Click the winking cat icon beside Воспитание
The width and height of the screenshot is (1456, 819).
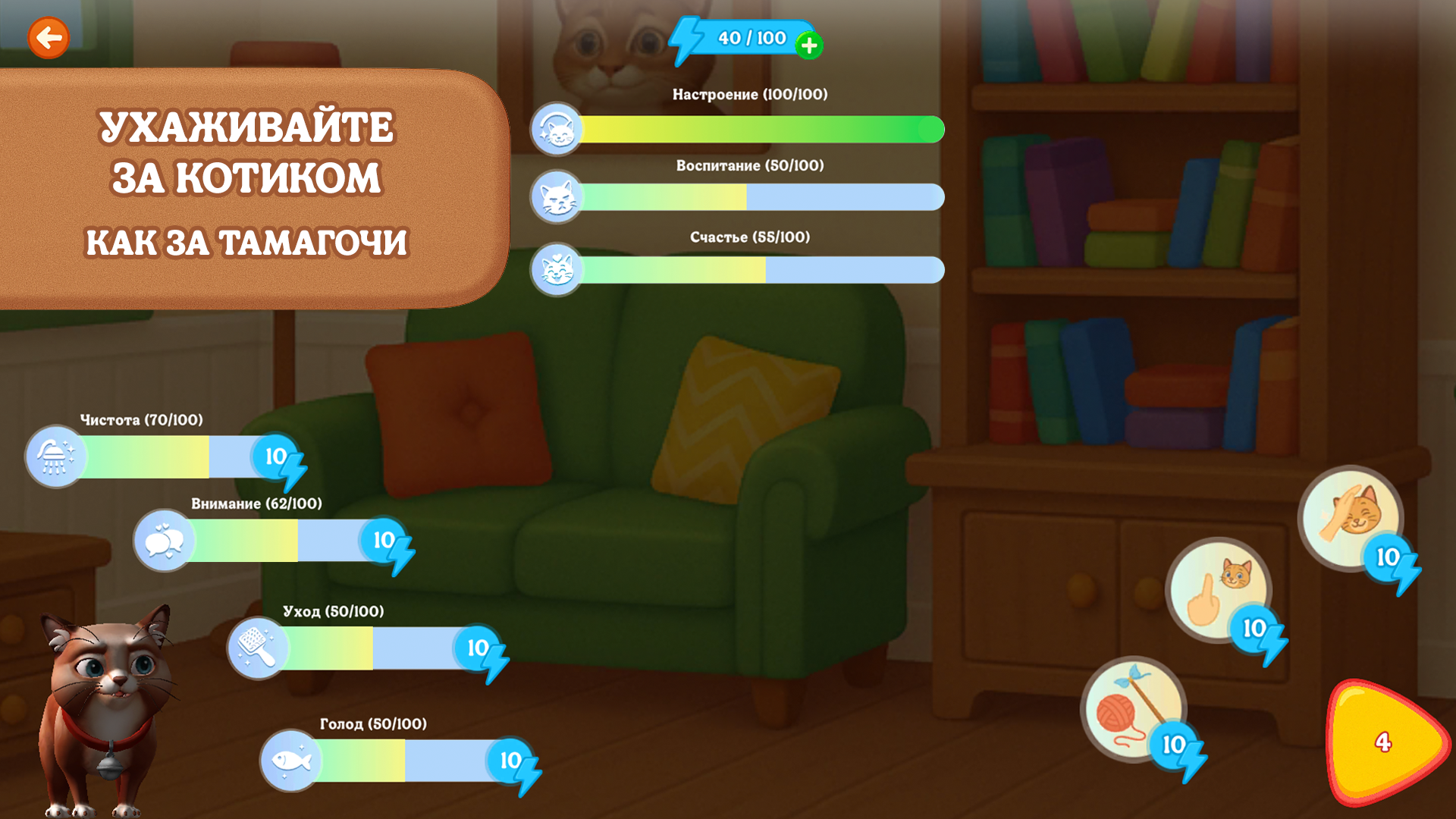pyautogui.click(x=557, y=198)
